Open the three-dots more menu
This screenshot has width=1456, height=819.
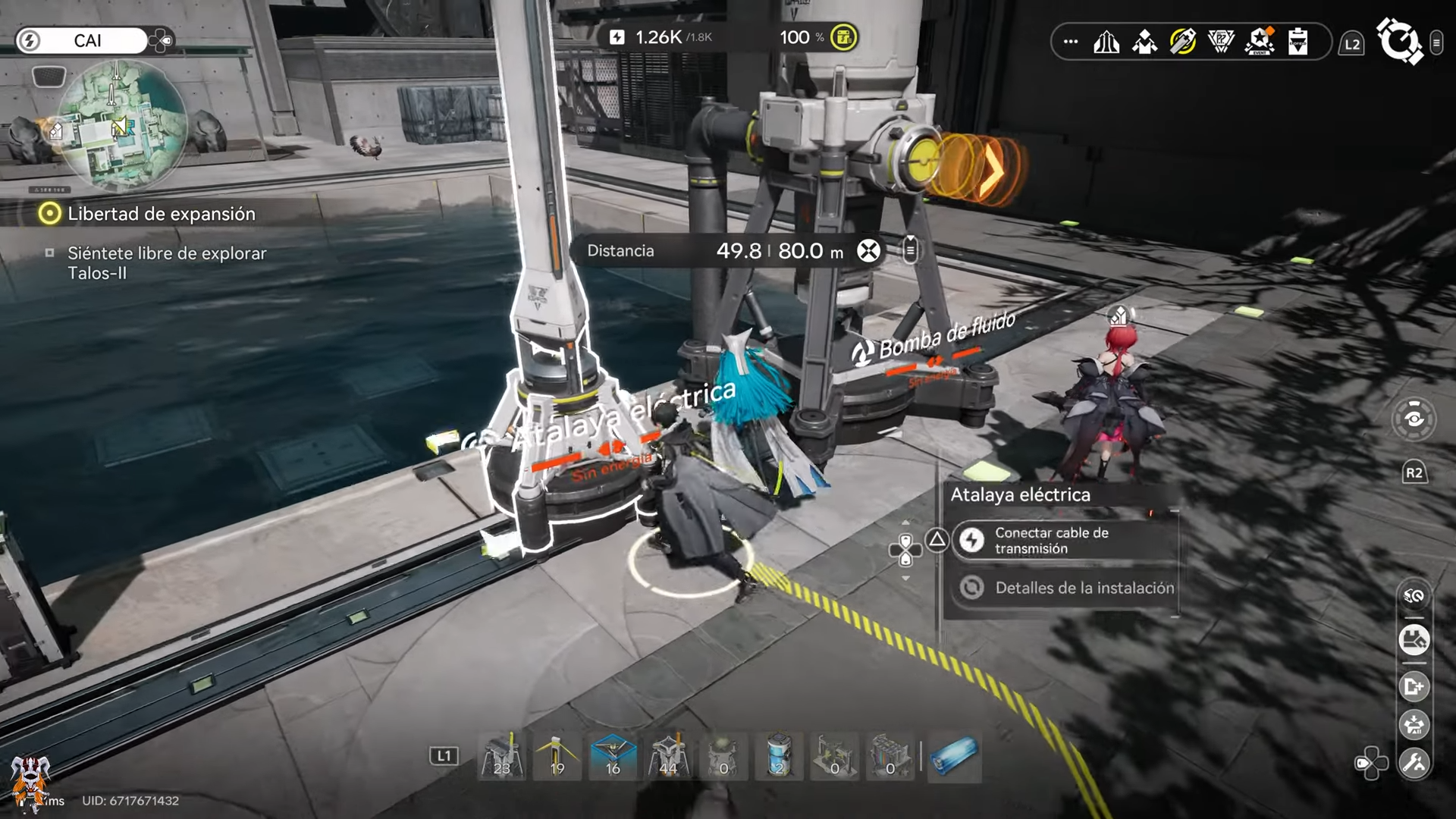coord(1071,42)
